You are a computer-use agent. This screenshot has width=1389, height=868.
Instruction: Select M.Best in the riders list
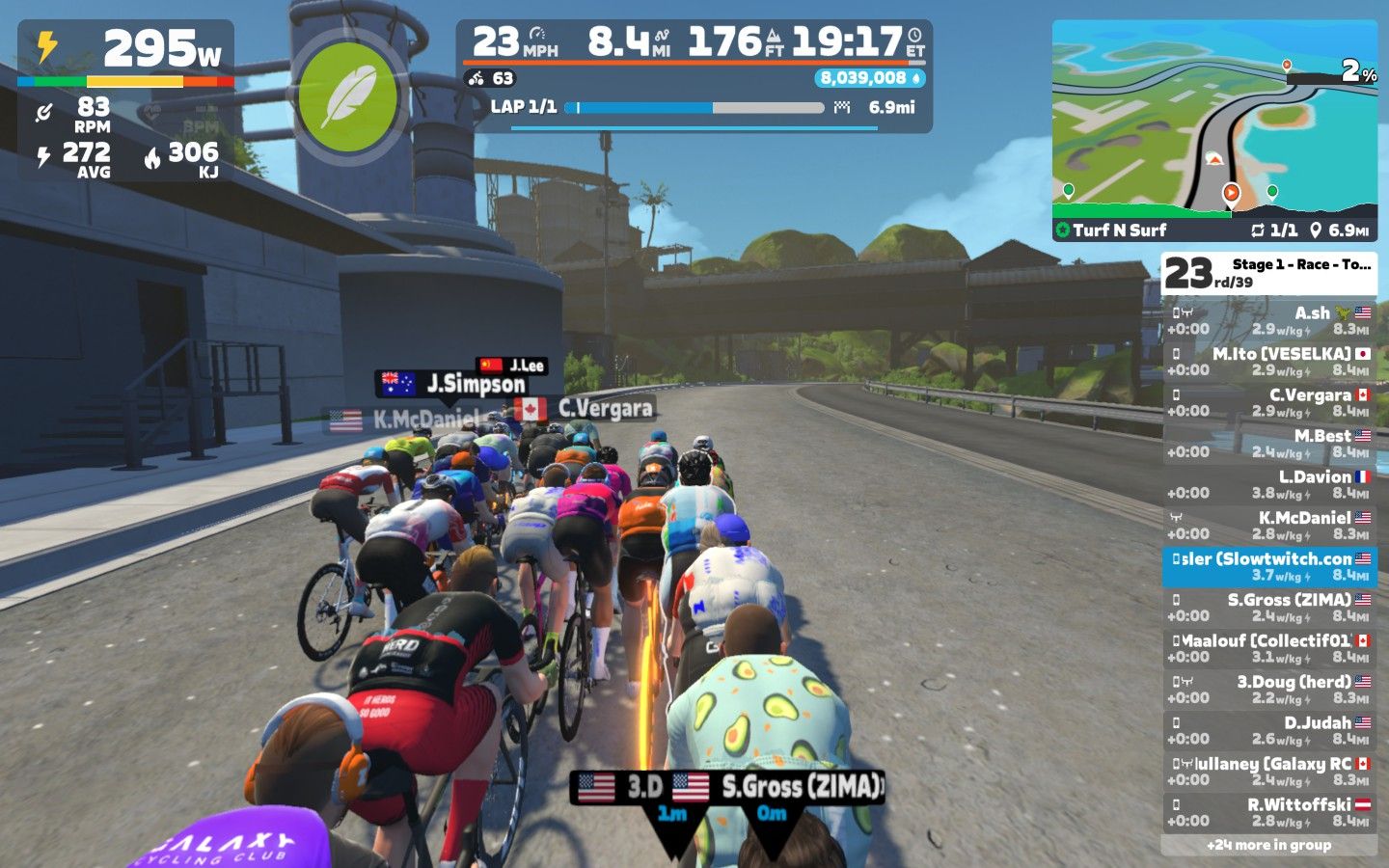pyautogui.click(x=1269, y=443)
